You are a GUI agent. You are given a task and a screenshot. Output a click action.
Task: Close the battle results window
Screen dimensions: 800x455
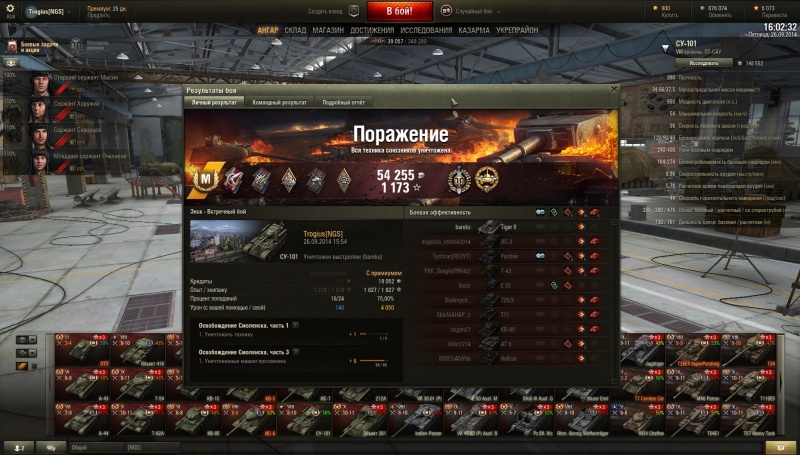(x=613, y=90)
